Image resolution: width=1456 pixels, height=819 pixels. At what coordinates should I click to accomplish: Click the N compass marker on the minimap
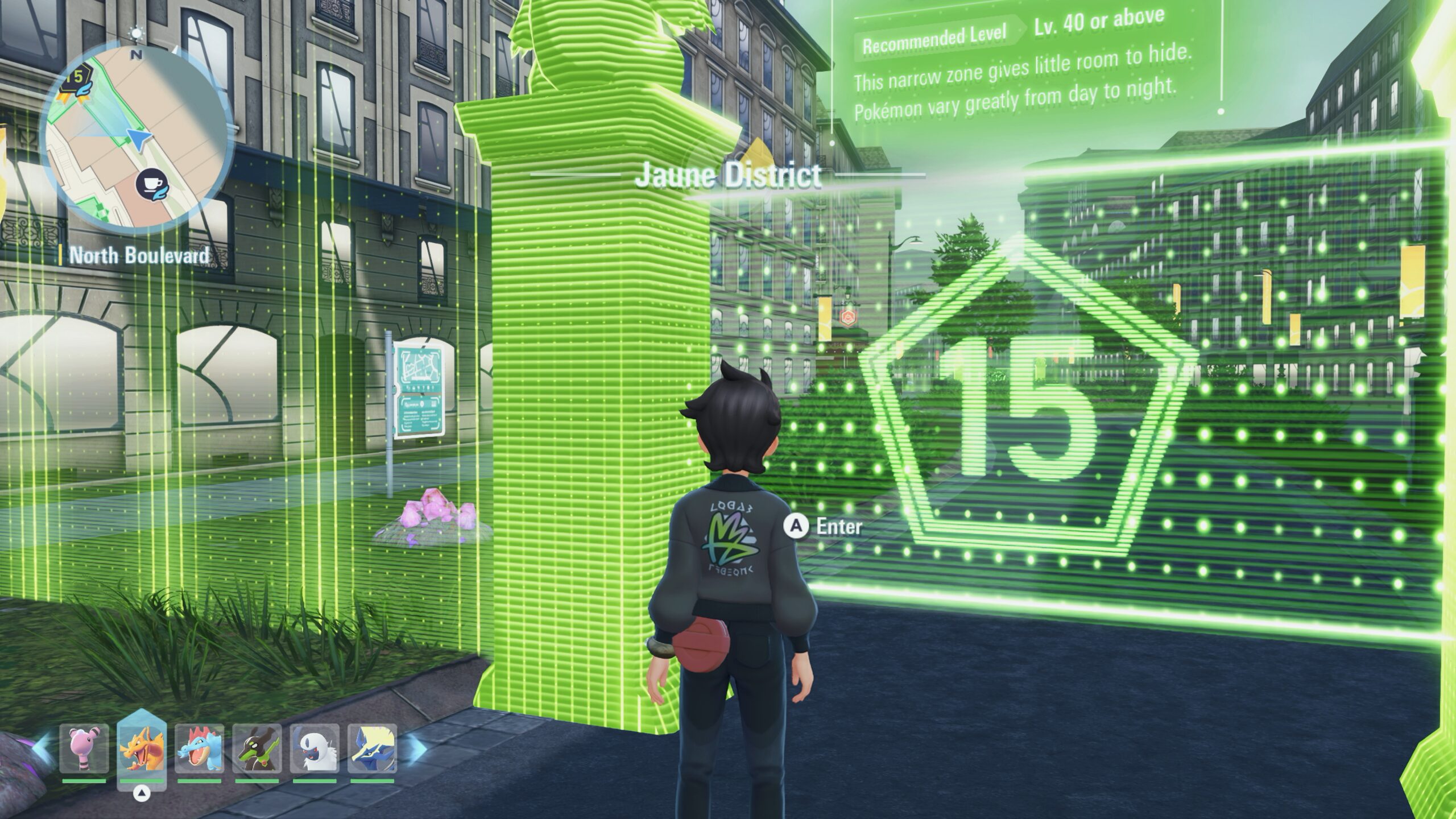[x=136, y=55]
